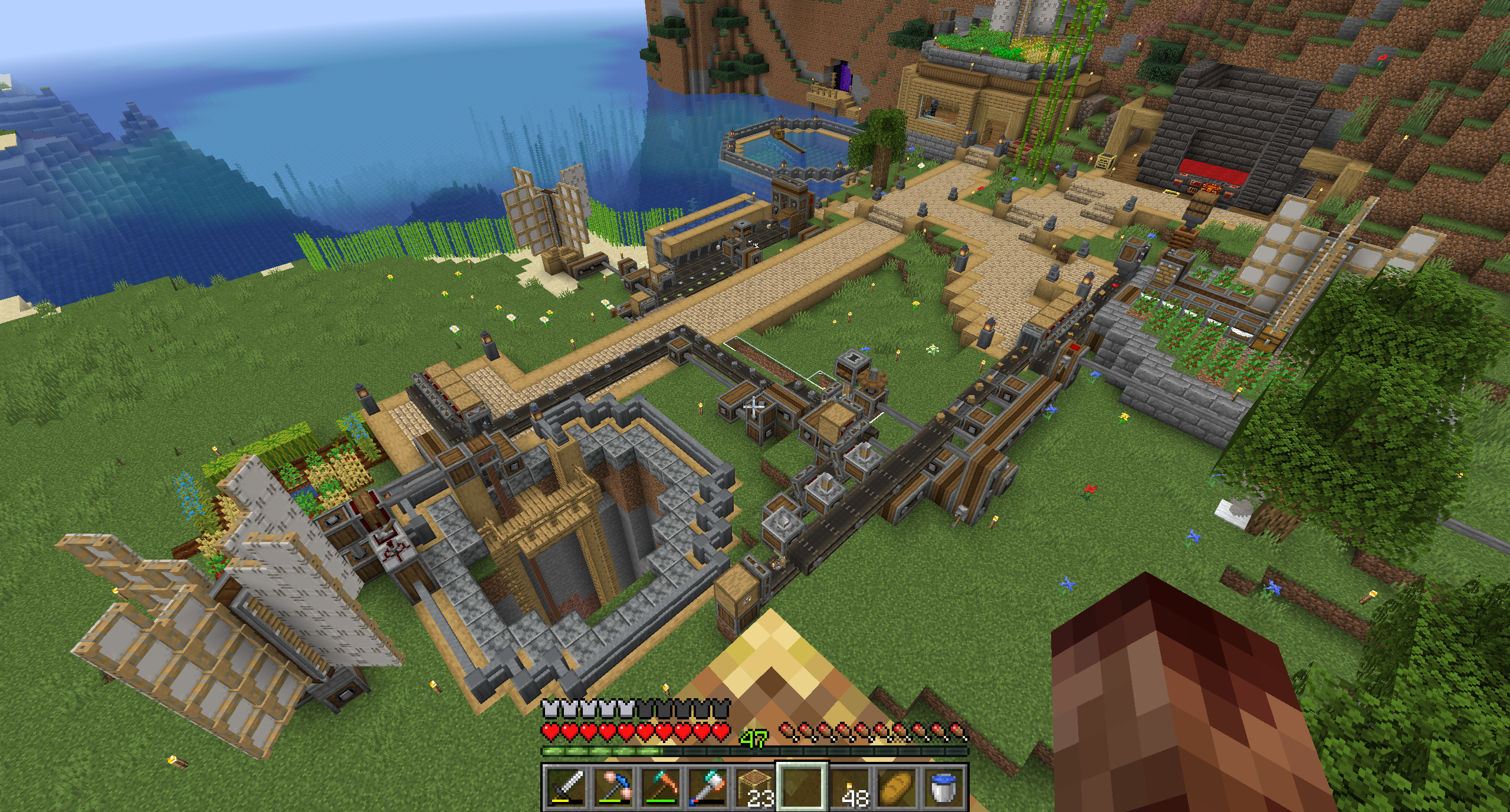The image size is (1510, 812).
Task: Select the scaffolding stack of 23
Action: pos(755,788)
